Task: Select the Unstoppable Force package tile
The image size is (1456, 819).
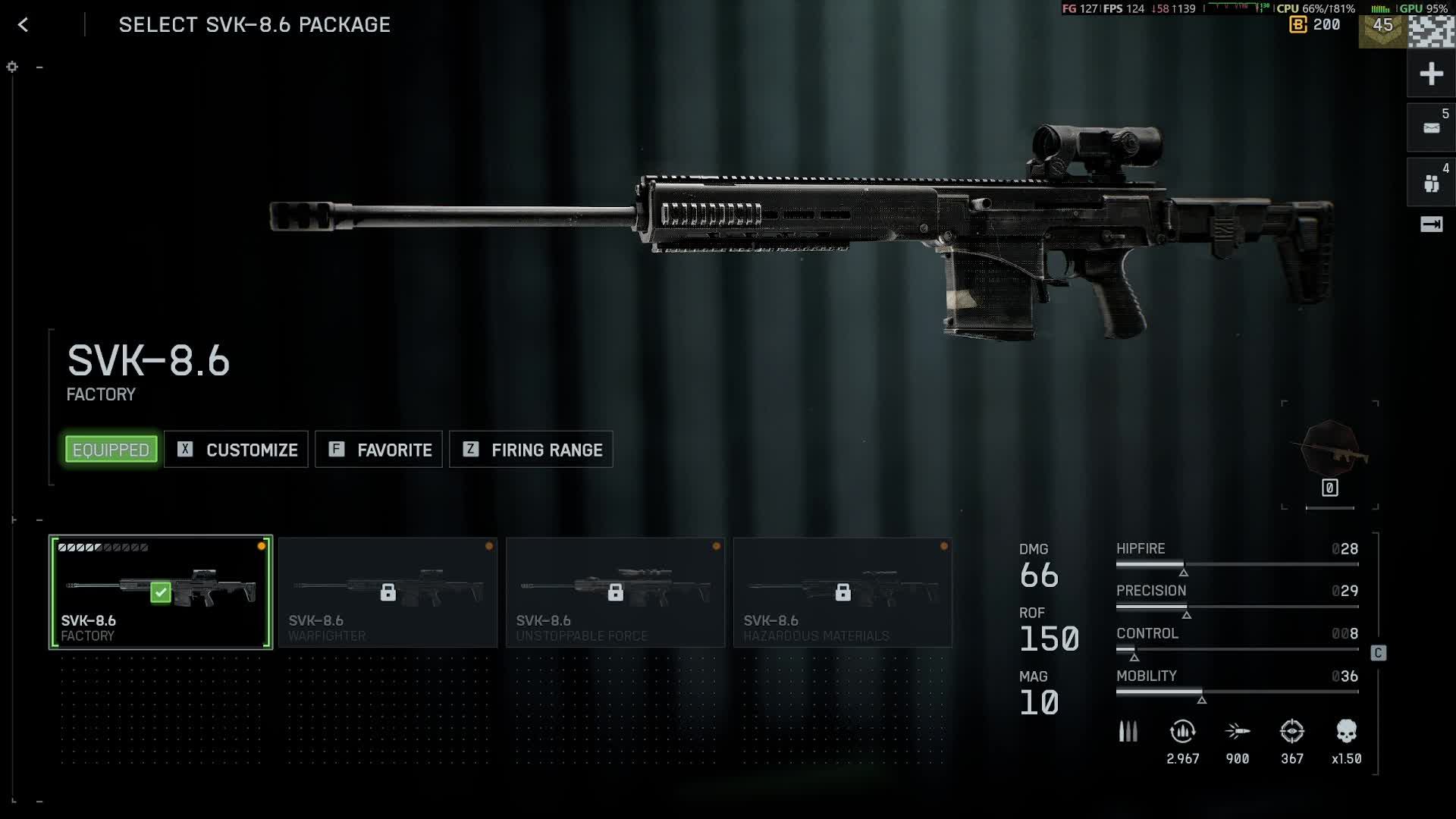Action: click(615, 592)
